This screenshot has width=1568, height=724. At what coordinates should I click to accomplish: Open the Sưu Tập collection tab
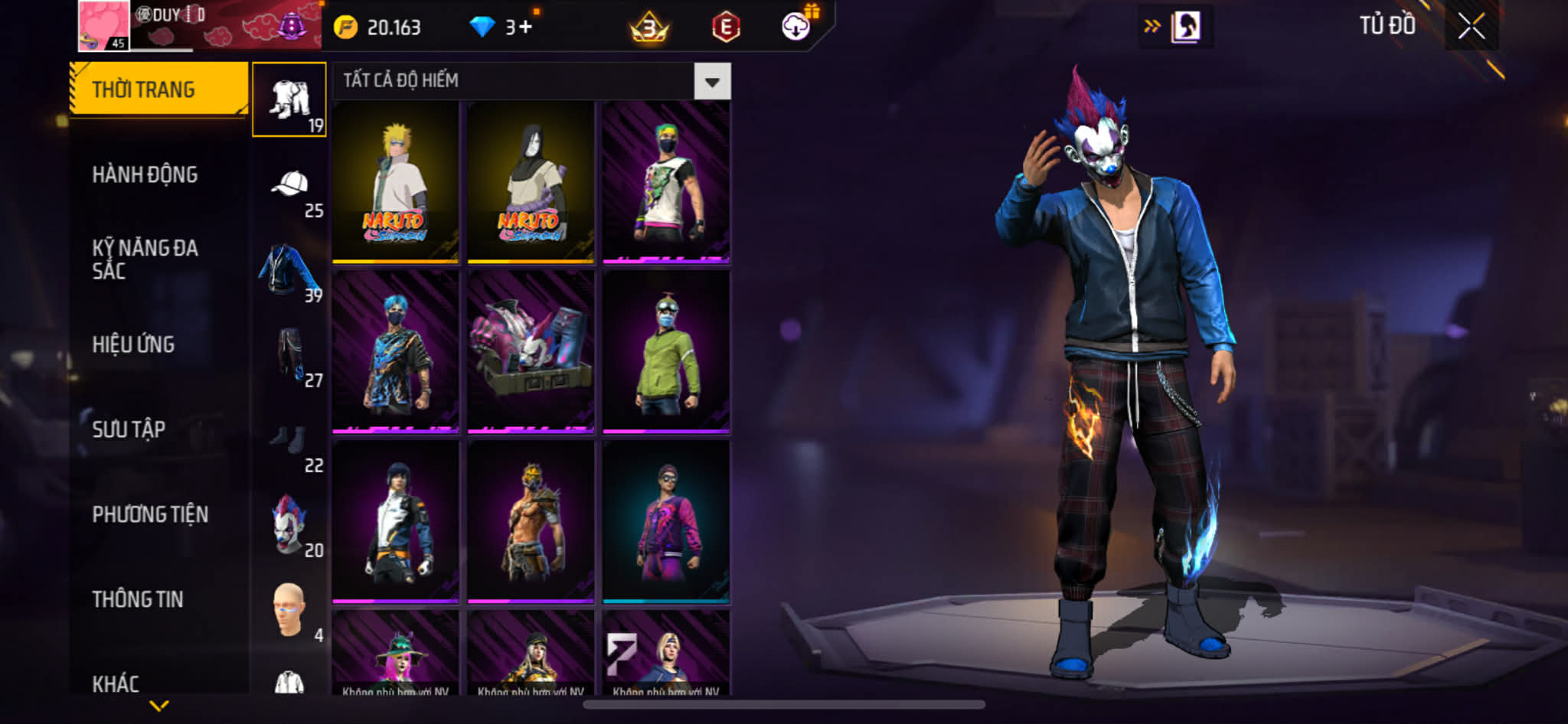coord(129,429)
